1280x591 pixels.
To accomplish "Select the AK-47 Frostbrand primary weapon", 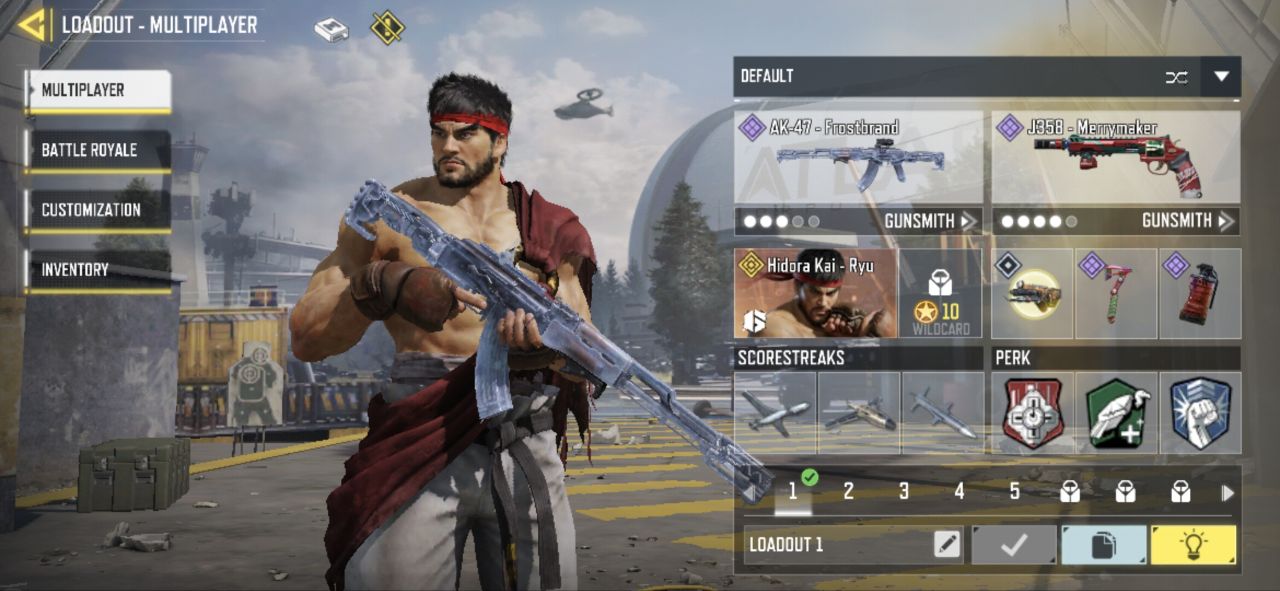I will (x=859, y=158).
